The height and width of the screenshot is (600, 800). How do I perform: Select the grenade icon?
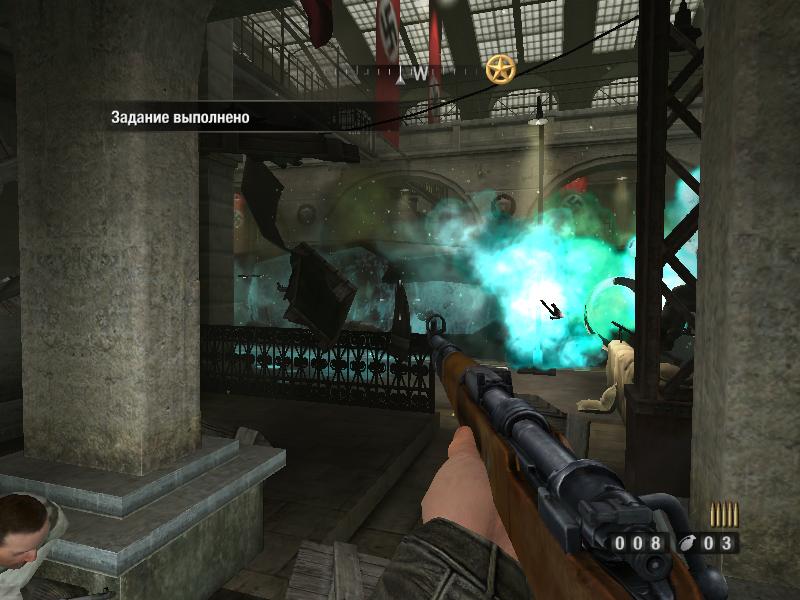pos(685,544)
